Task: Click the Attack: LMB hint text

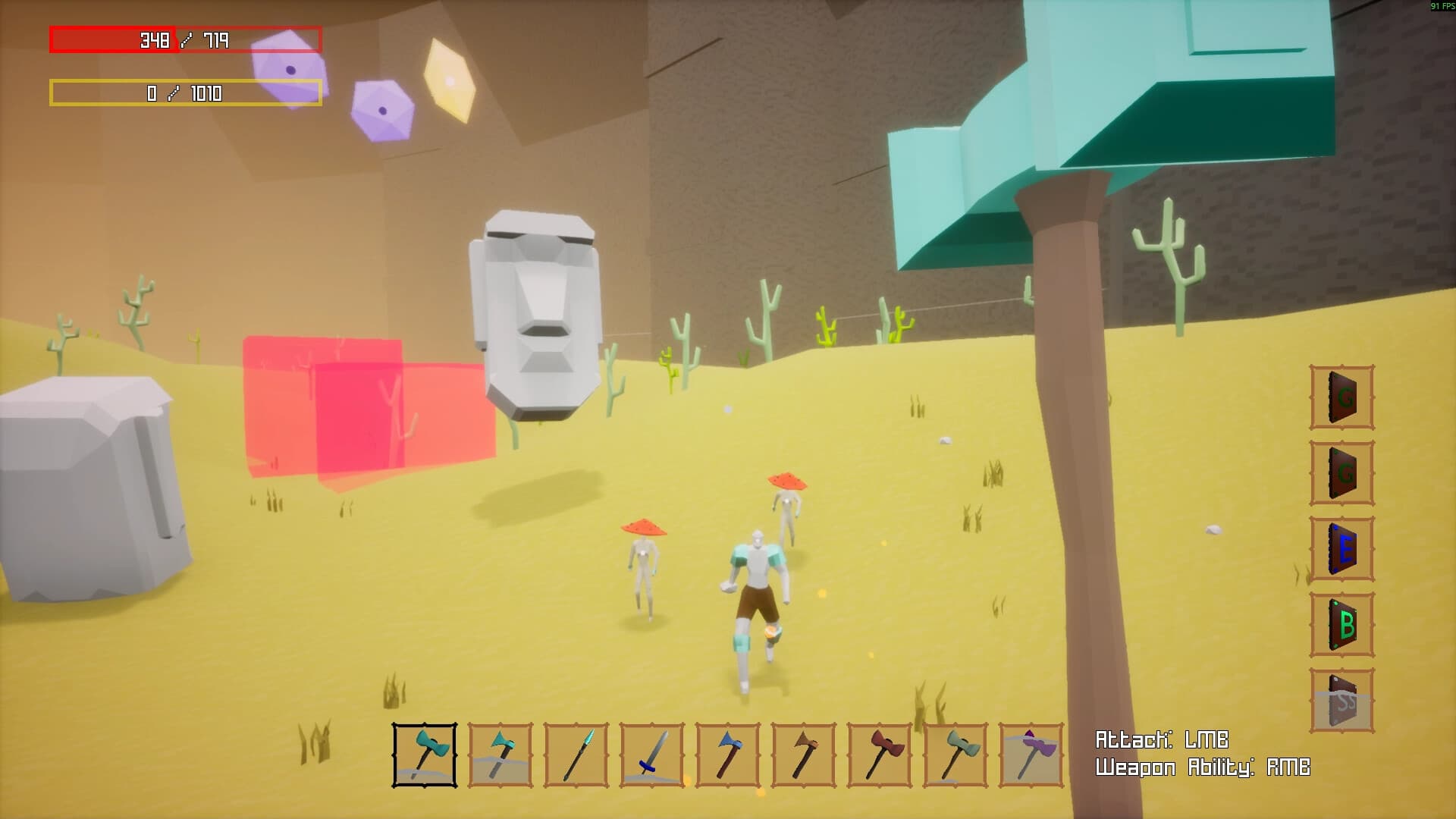Action: [1163, 737]
